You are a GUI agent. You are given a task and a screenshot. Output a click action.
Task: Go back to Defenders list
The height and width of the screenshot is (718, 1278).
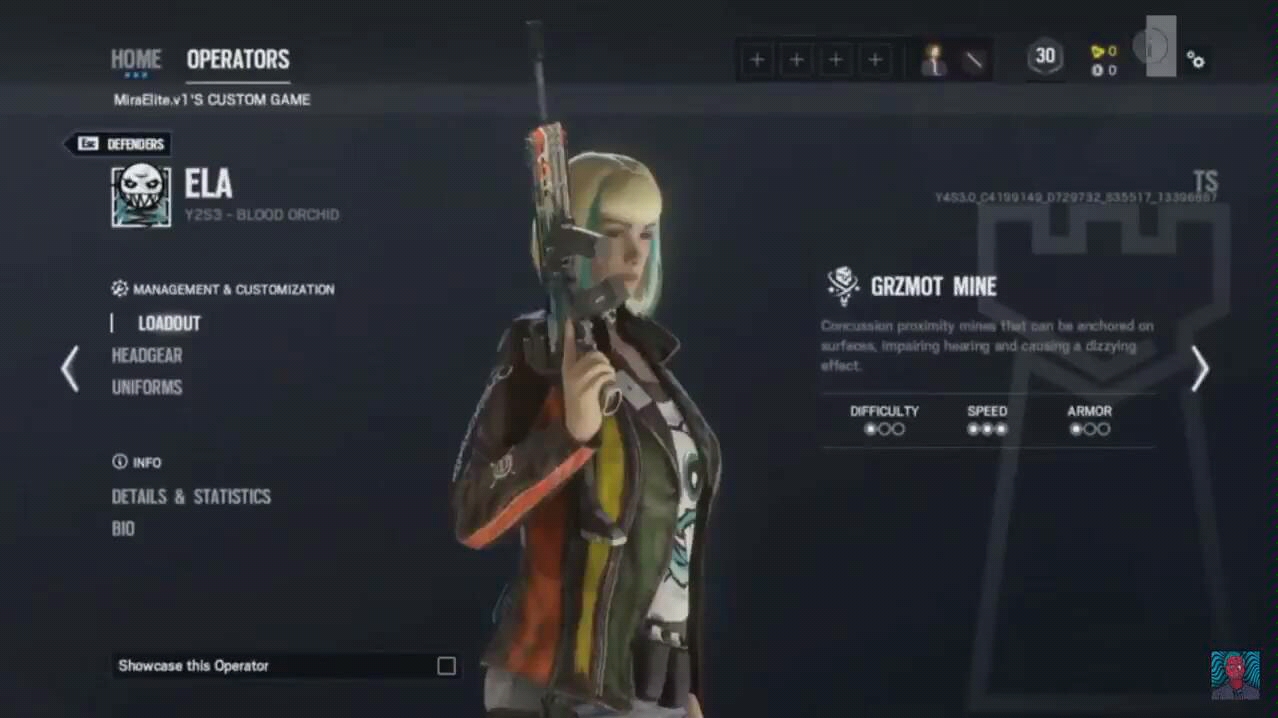pyautogui.click(x=118, y=144)
